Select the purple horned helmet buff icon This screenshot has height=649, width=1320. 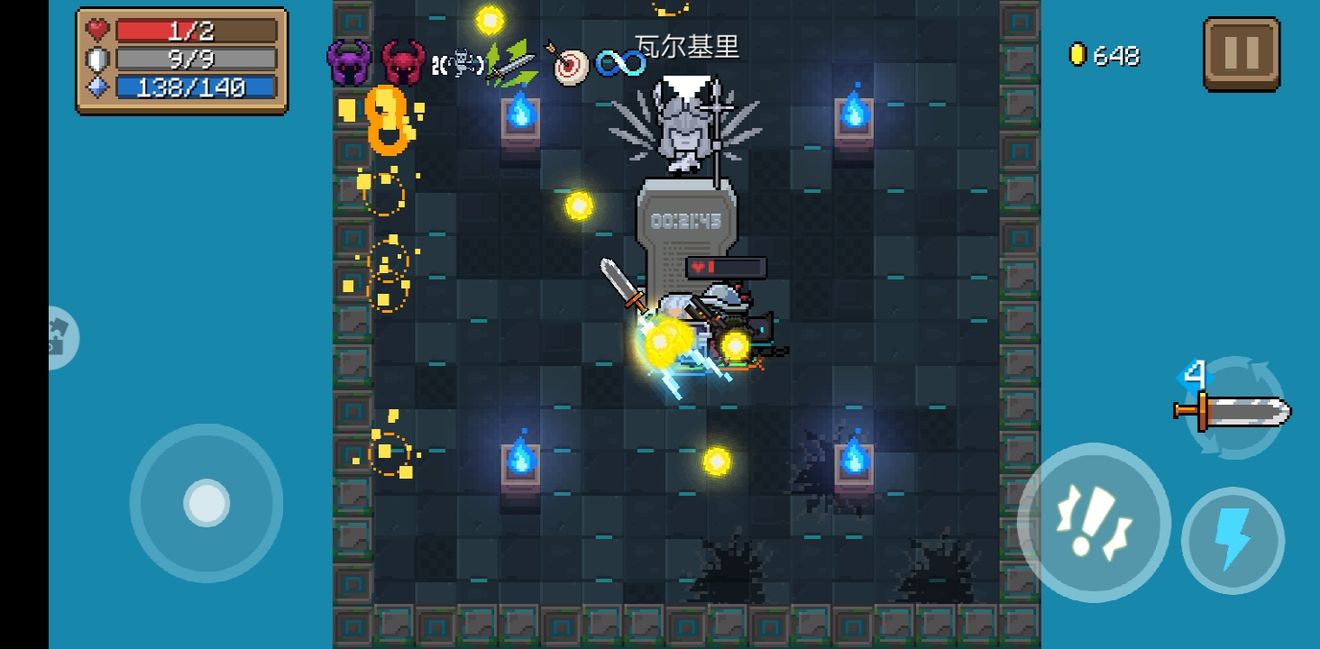pyautogui.click(x=349, y=63)
